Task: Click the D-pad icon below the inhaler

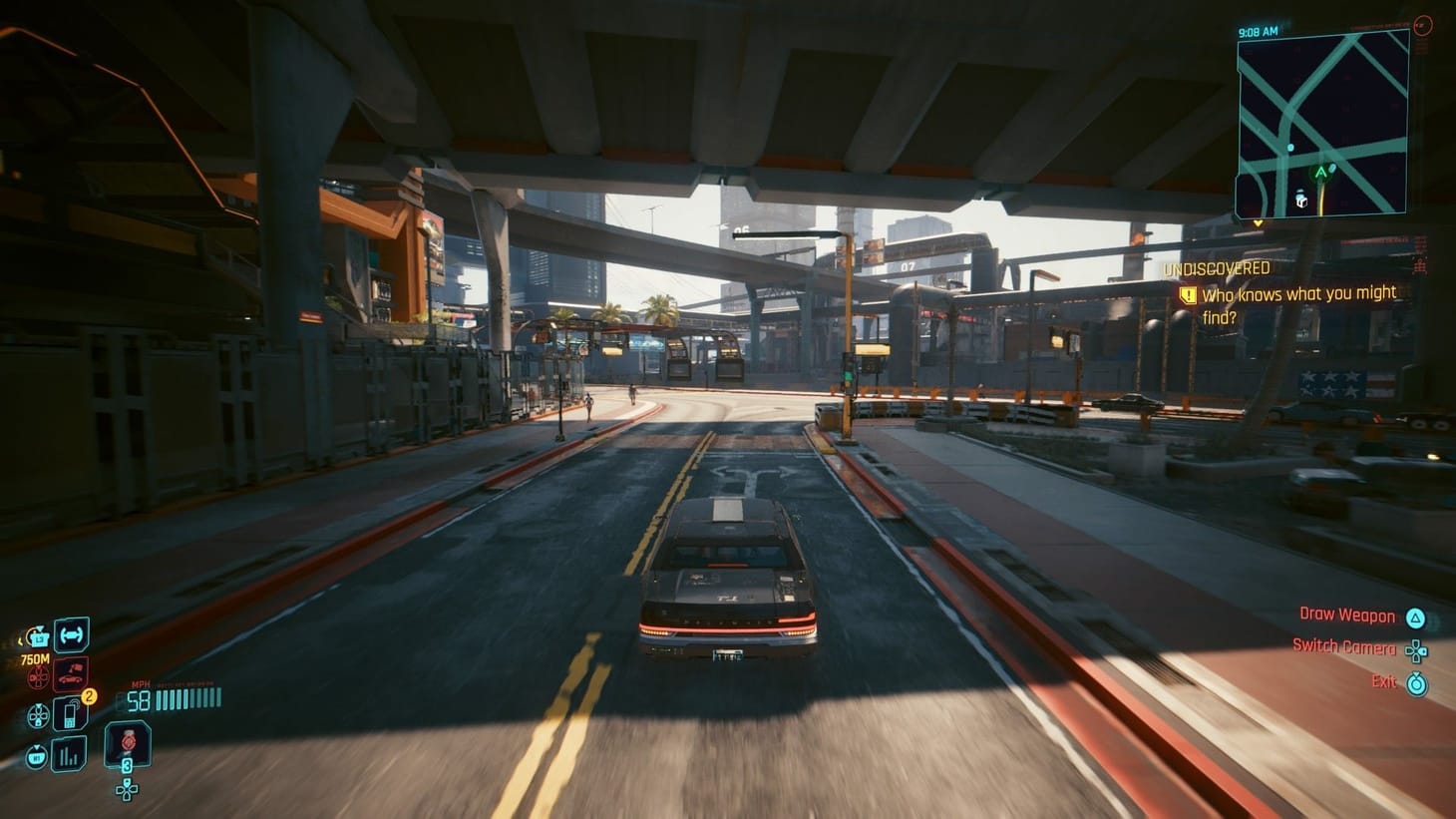Action: coord(125,789)
